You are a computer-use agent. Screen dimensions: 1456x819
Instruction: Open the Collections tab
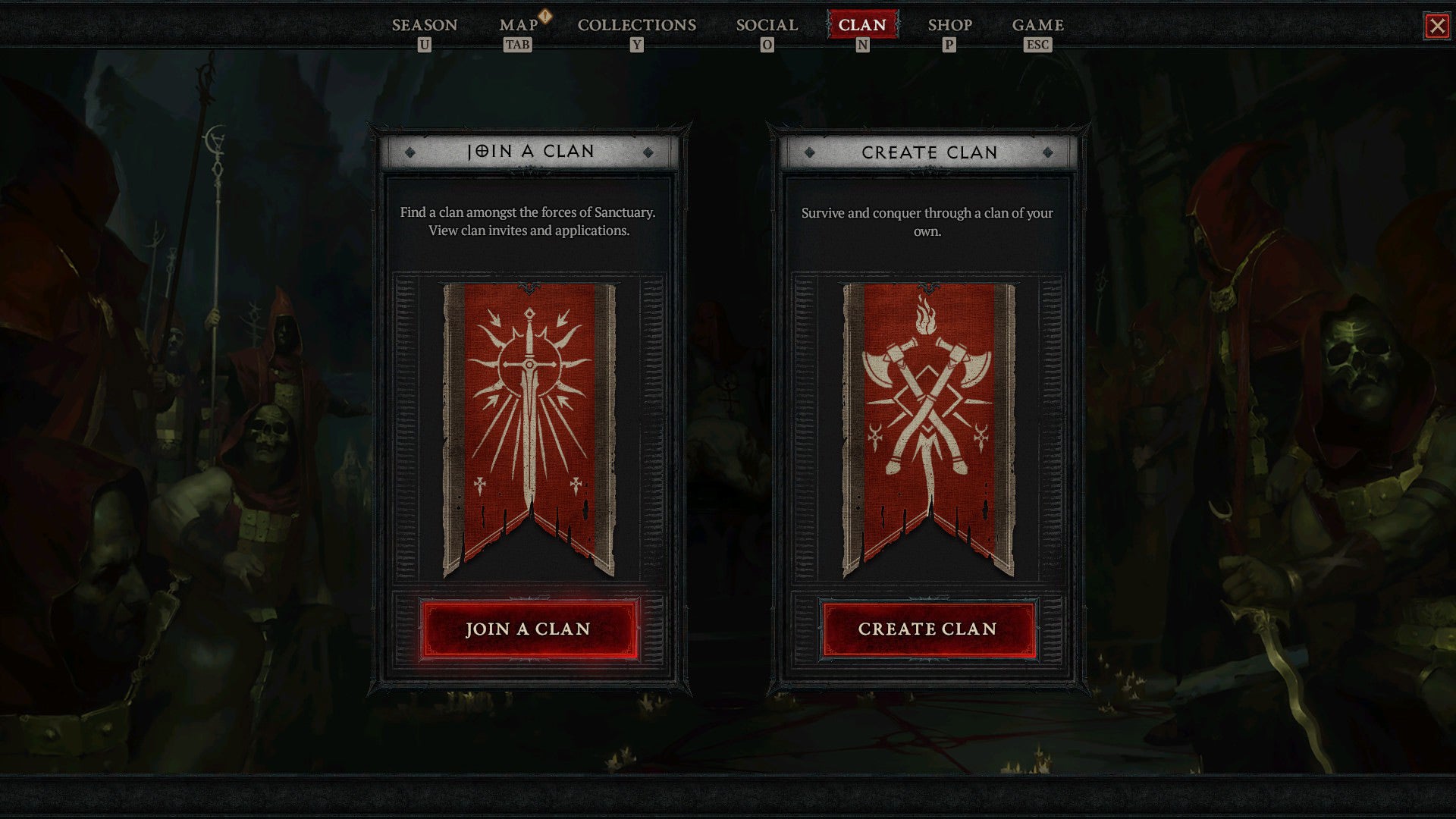pyautogui.click(x=637, y=25)
